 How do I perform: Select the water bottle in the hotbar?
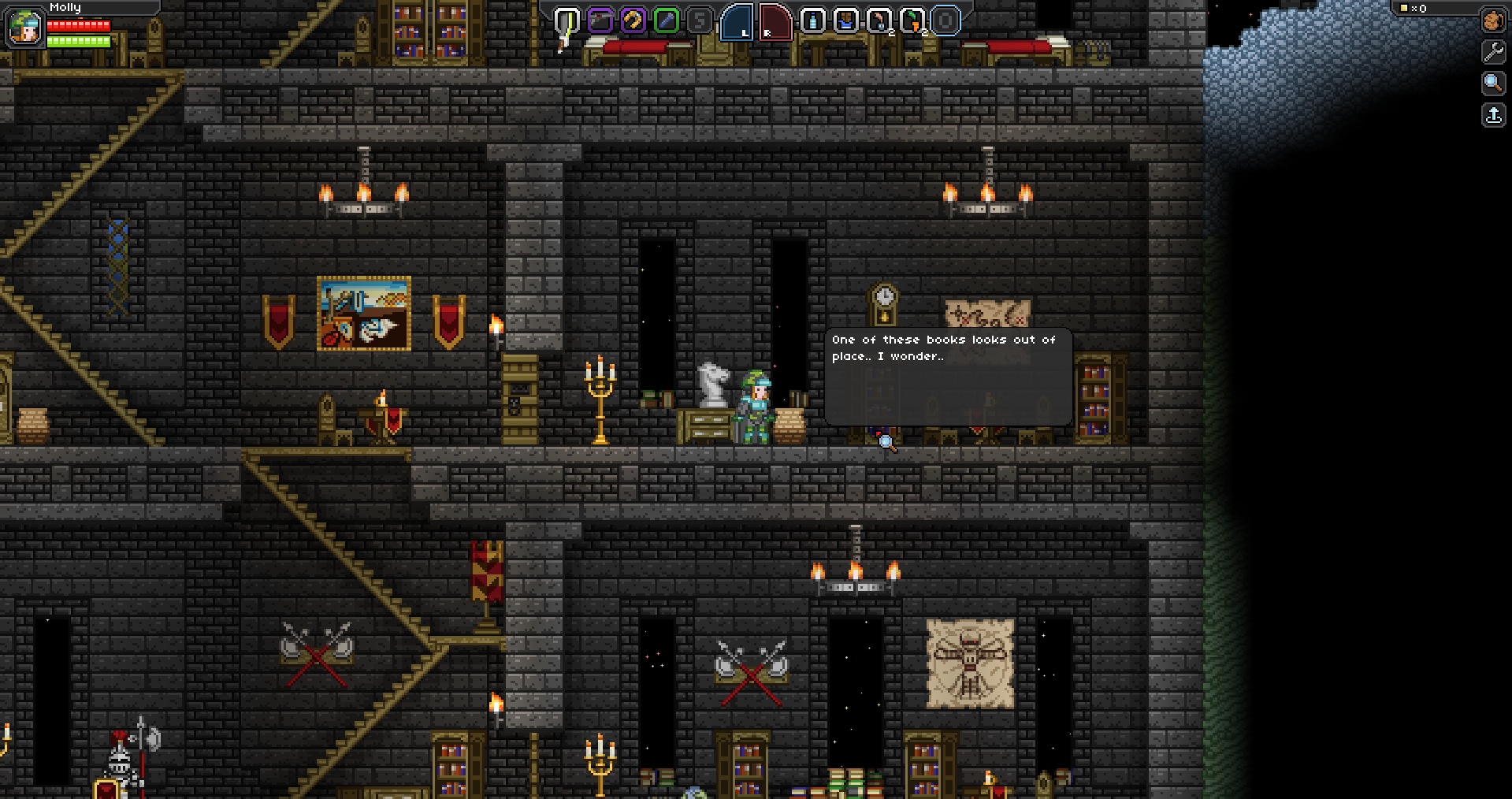pyautogui.click(x=812, y=22)
